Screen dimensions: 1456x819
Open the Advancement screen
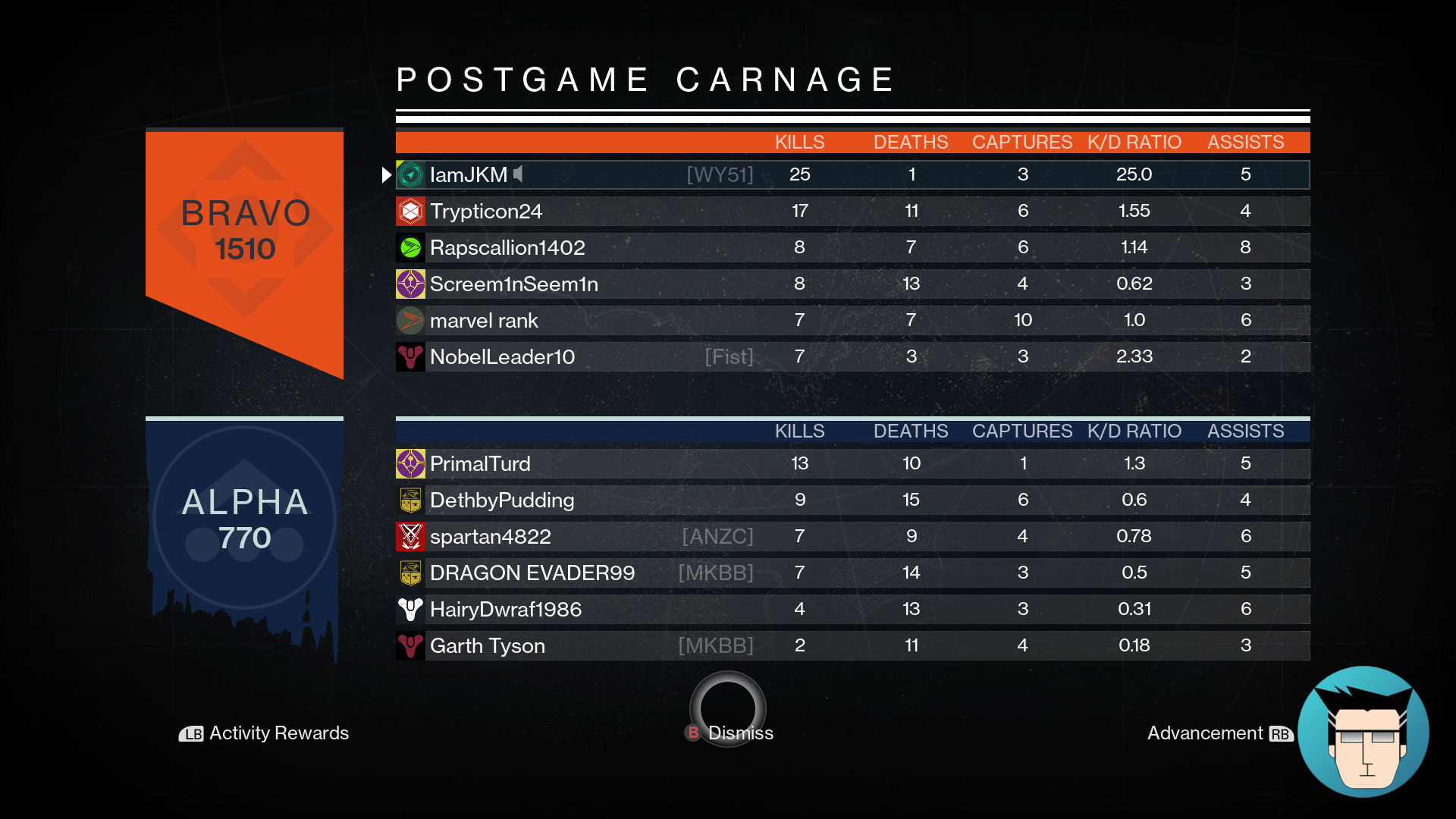click(1207, 733)
